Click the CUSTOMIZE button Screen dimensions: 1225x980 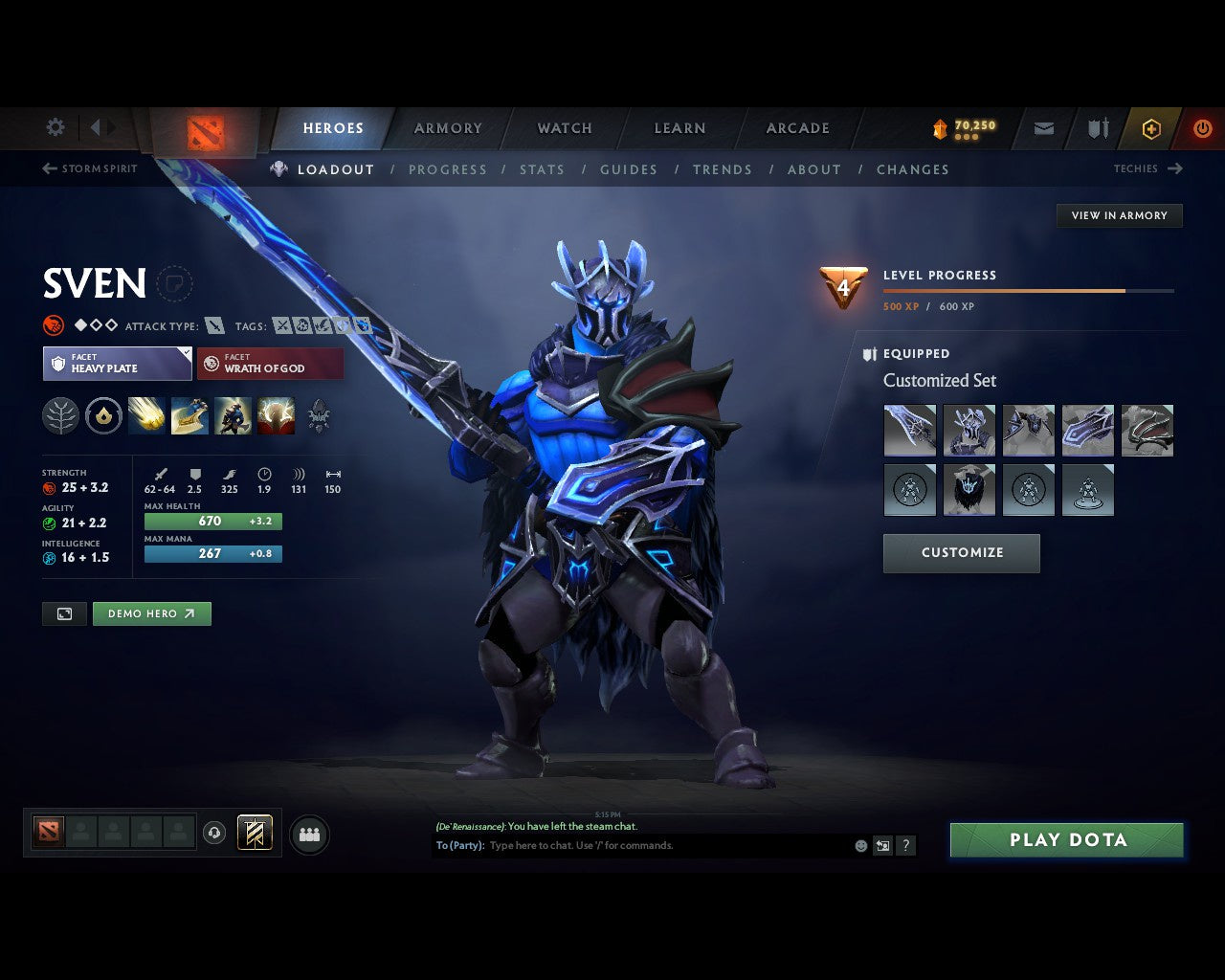pos(961,553)
